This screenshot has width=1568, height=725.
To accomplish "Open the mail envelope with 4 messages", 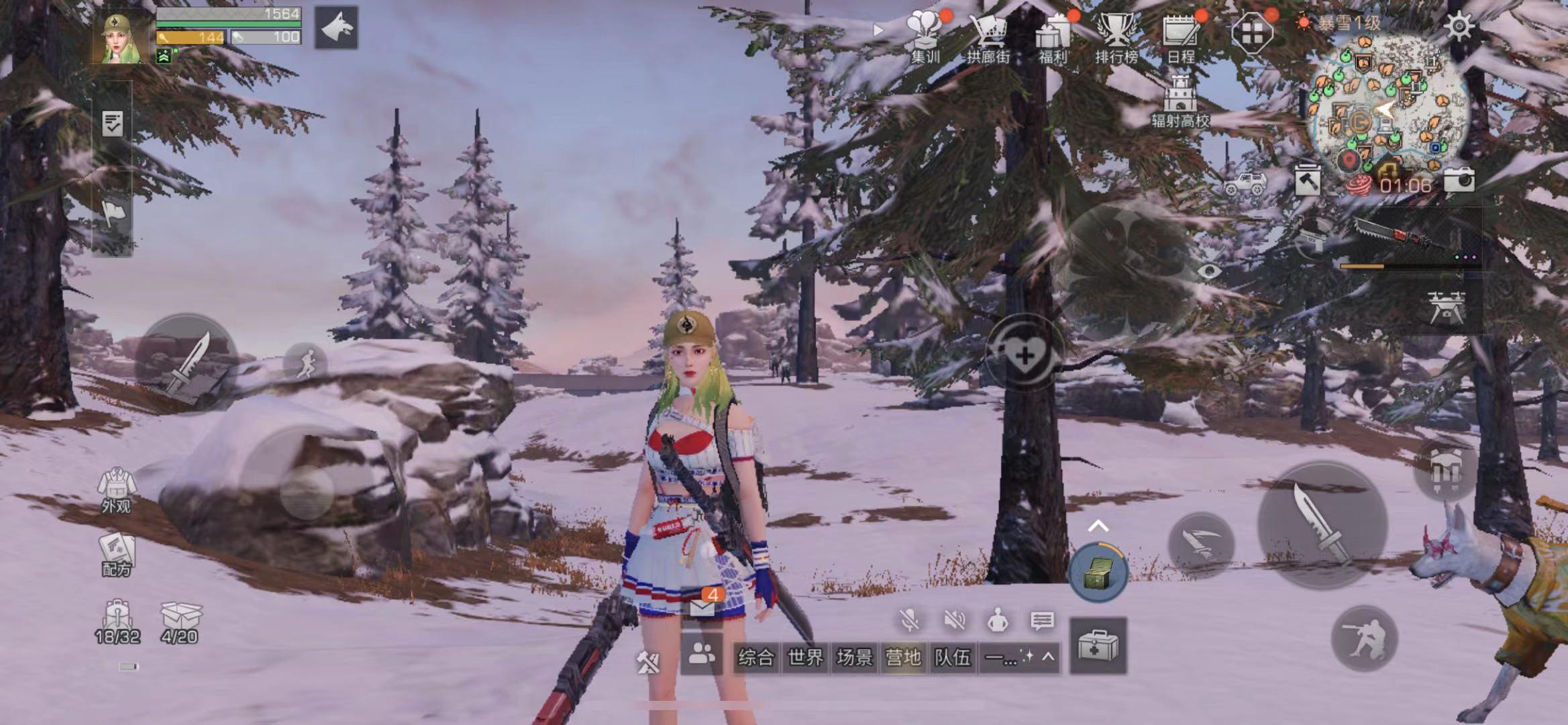I will [702, 606].
